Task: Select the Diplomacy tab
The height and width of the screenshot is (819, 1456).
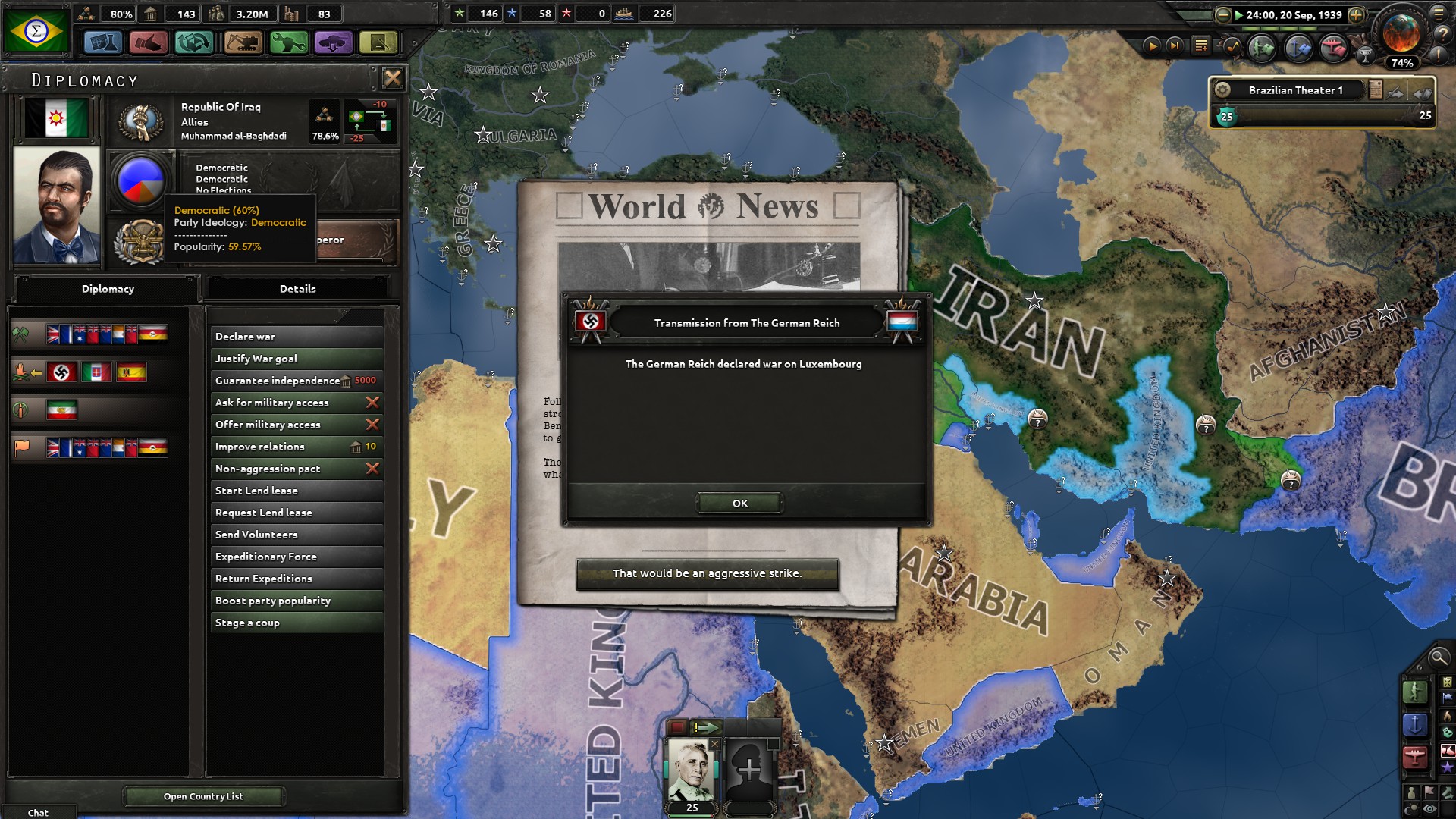Action: click(107, 289)
